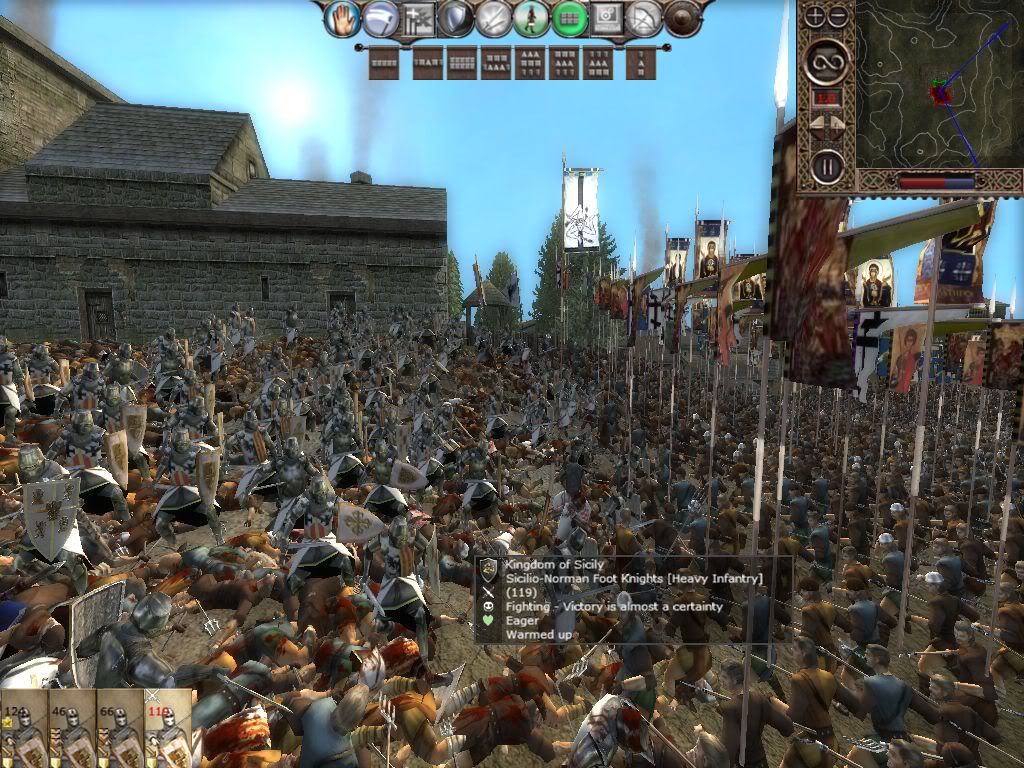Image resolution: width=1024 pixels, height=768 pixels.
Task: Order withdrawal with the white flag icon
Action: [x=380, y=18]
